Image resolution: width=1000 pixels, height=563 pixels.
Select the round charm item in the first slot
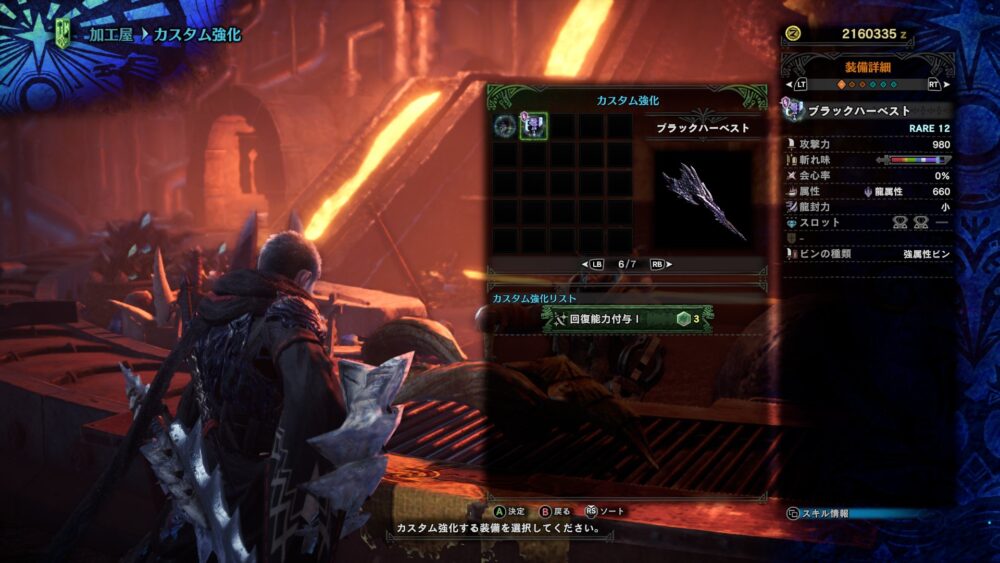[505, 126]
